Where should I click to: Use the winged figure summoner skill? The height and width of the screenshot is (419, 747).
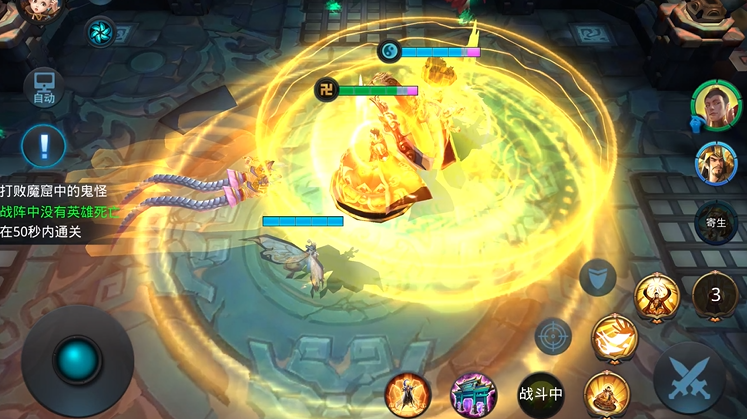(408, 393)
